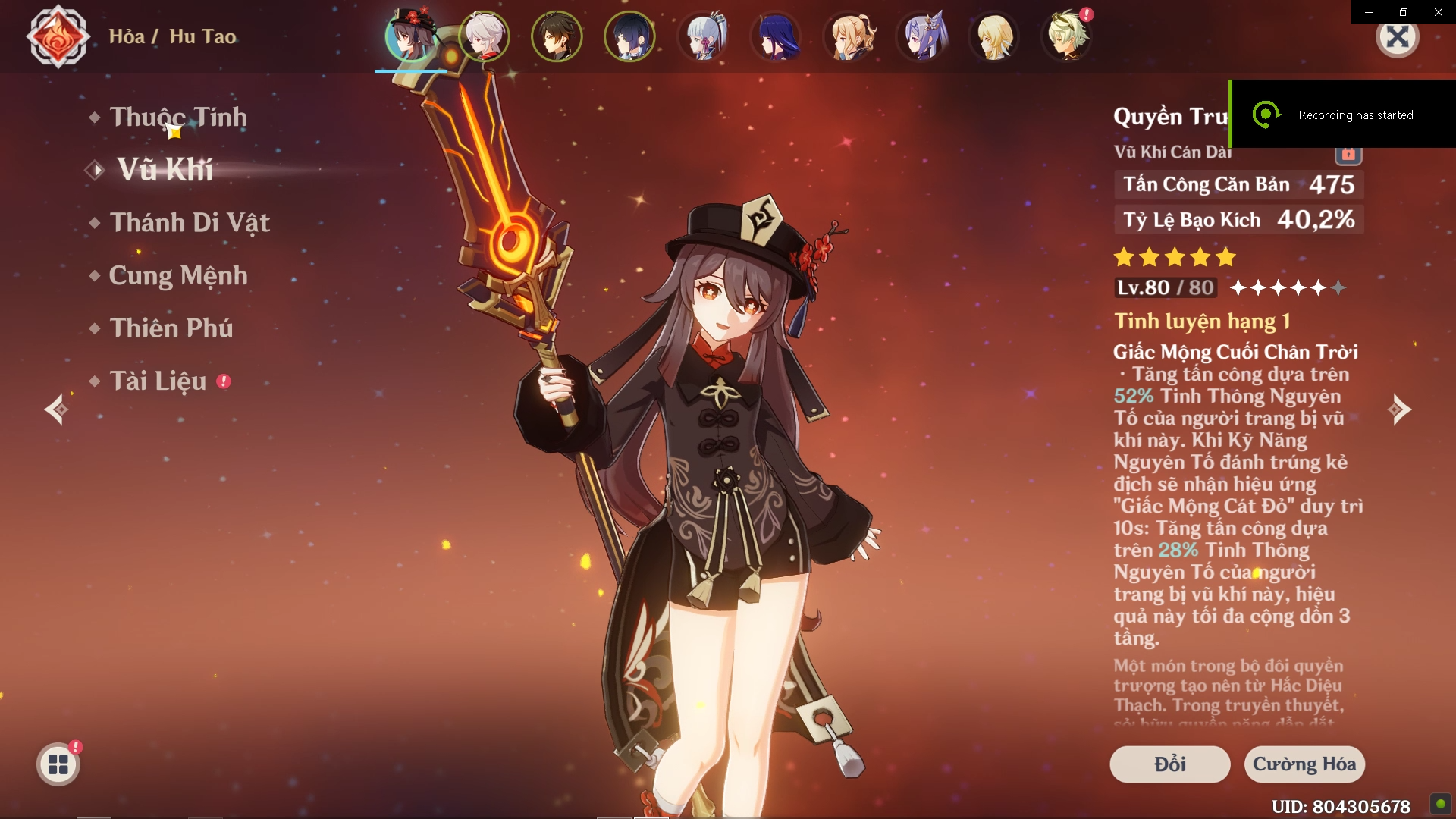Select Albedo's portrait with the red alert
This screenshot has height=819, width=1456.
[1068, 36]
